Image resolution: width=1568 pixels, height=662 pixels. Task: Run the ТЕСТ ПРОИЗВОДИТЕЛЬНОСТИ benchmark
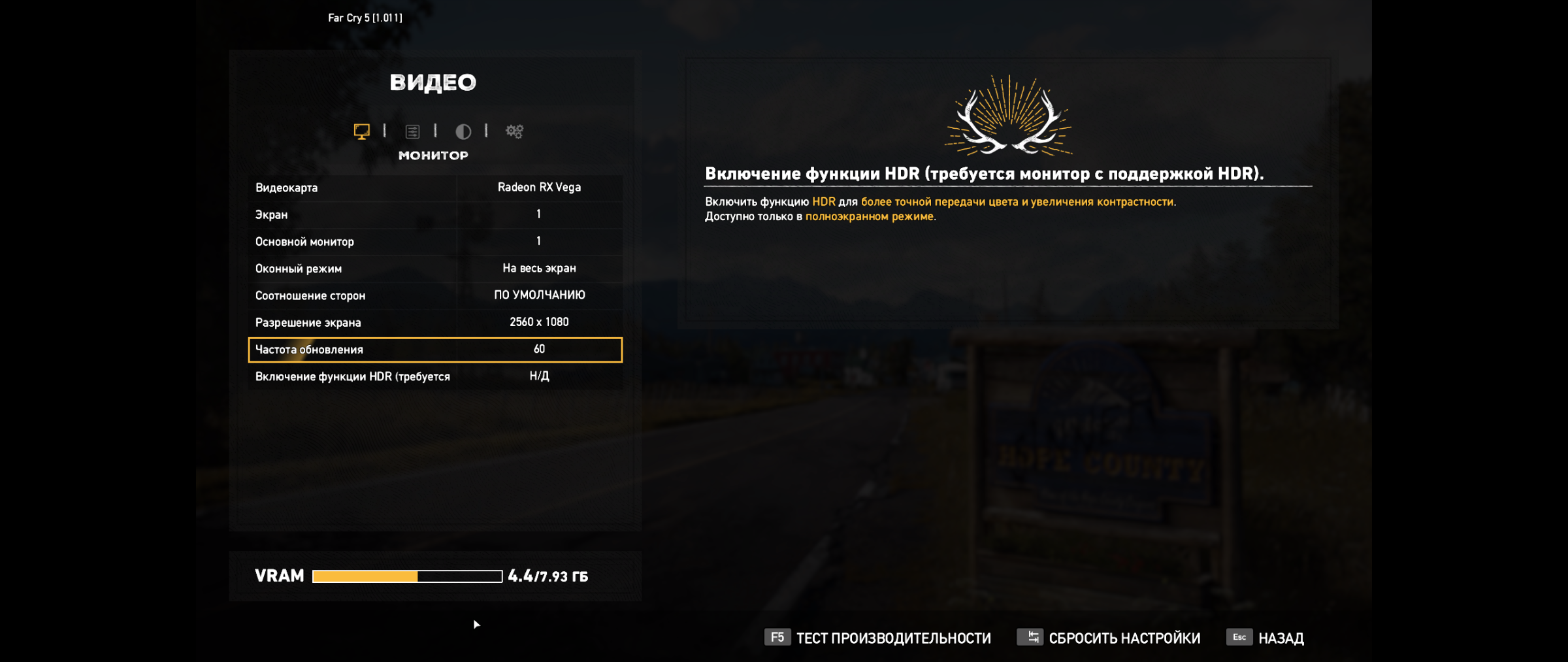(x=878, y=638)
